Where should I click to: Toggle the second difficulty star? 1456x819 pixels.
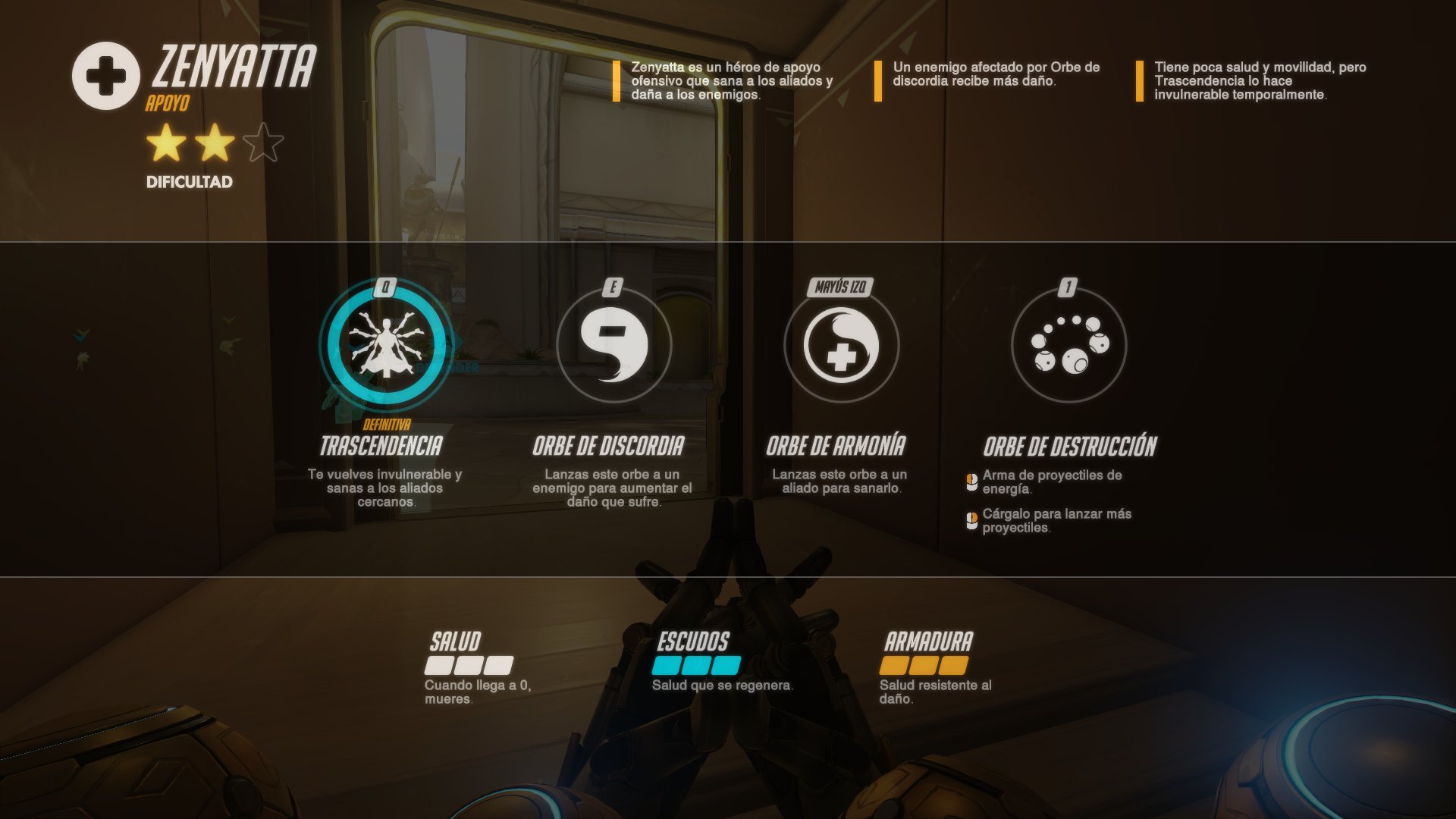coord(214,144)
